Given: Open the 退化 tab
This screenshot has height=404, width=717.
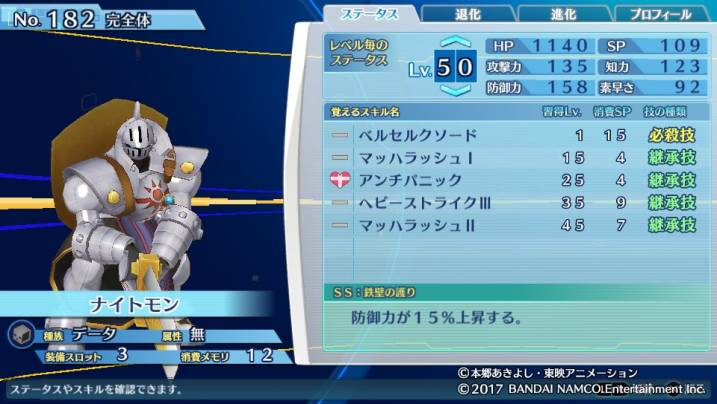Looking at the screenshot, I should tap(466, 14).
